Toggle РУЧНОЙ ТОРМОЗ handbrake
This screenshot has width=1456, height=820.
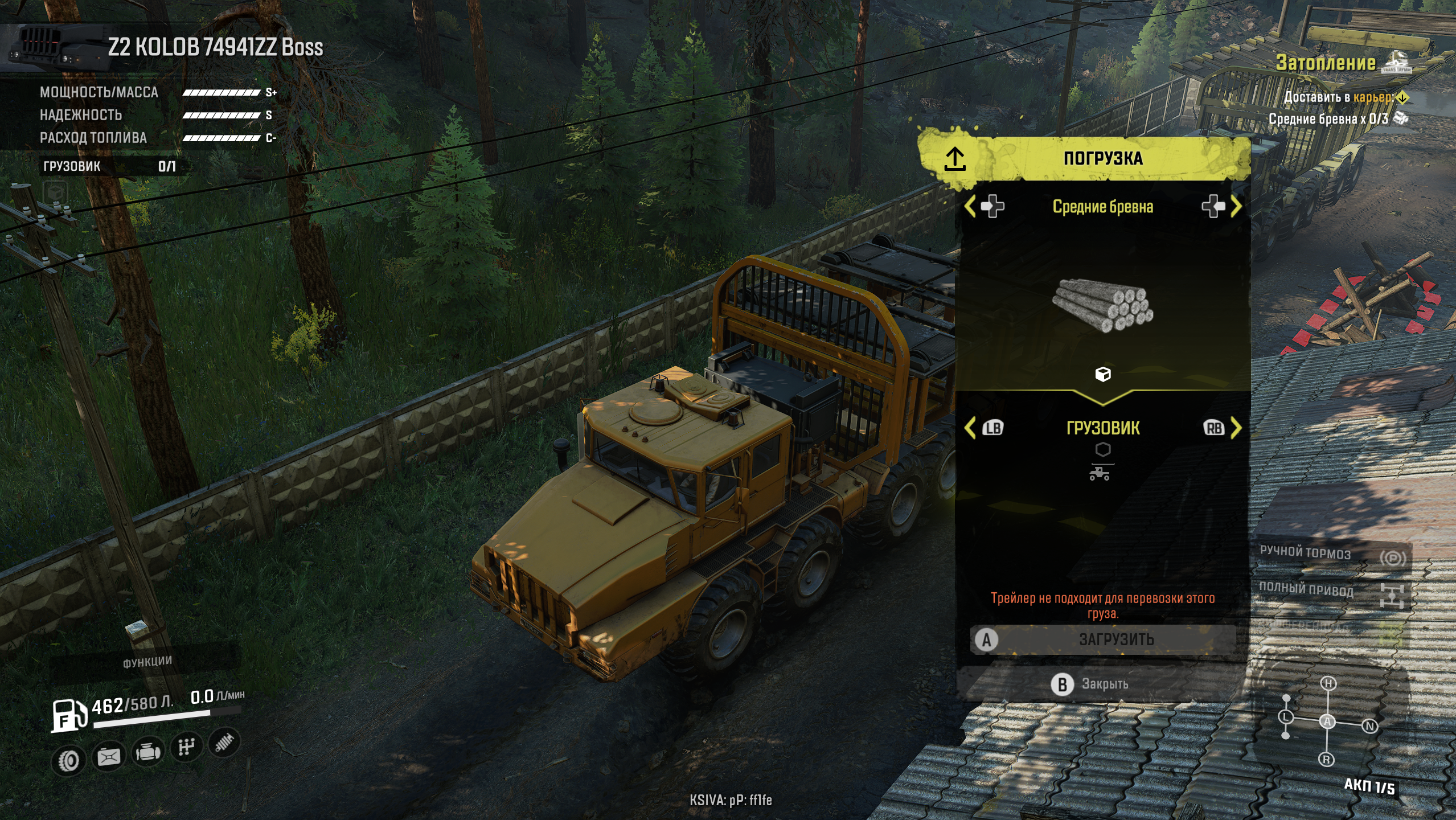coord(1331,555)
